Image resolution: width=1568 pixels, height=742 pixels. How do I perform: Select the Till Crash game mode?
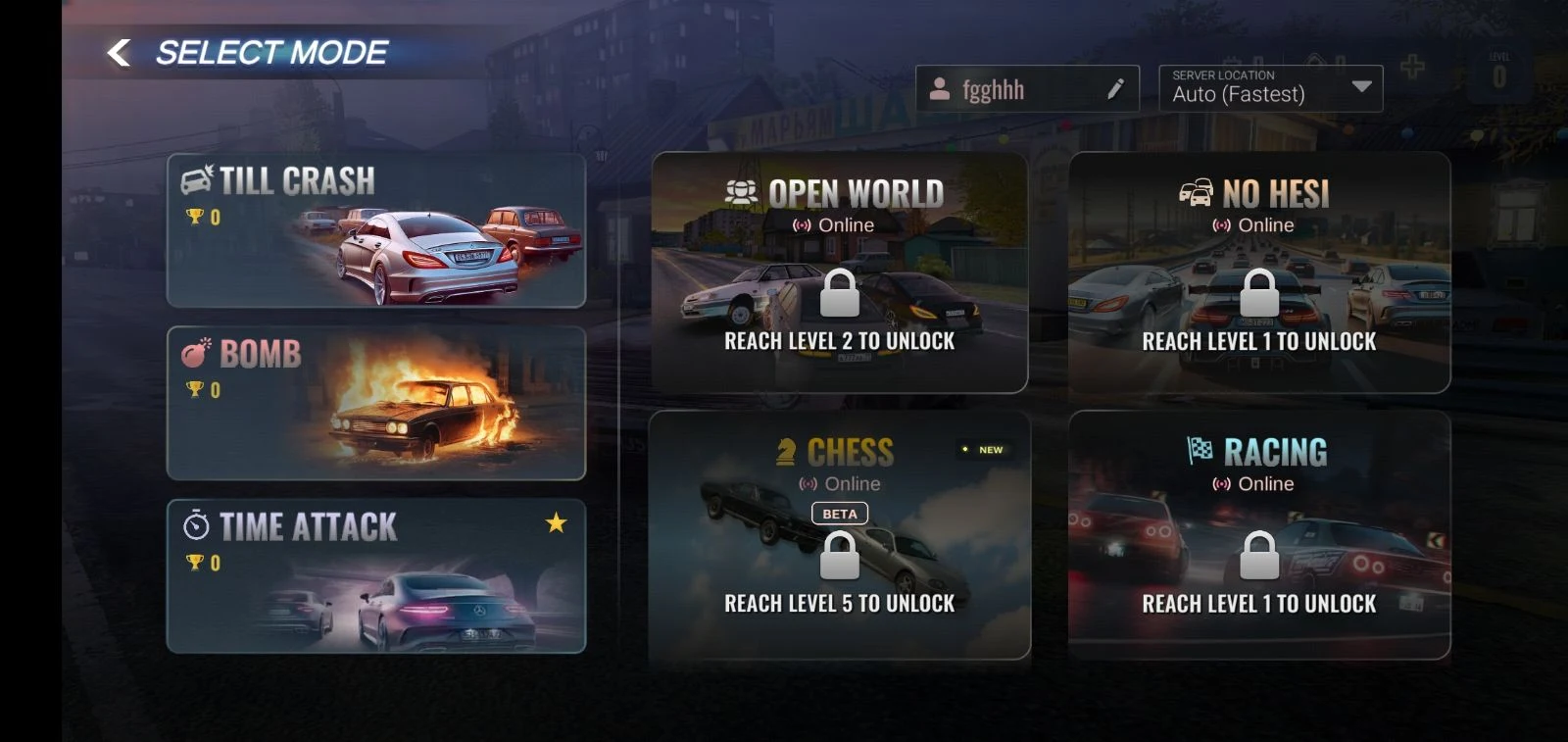point(375,230)
